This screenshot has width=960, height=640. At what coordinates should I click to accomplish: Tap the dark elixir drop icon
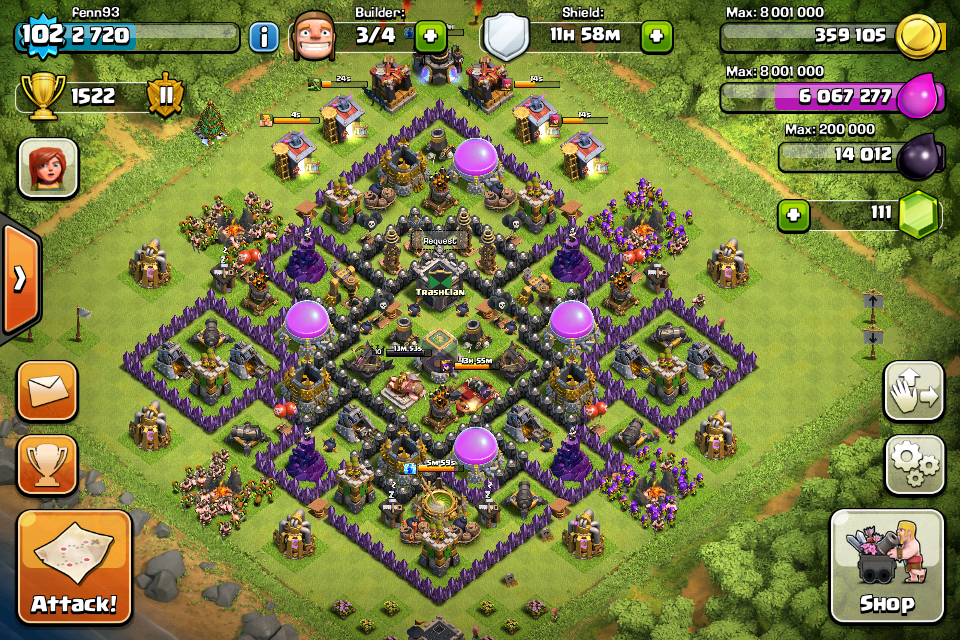pyautogui.click(x=917, y=157)
